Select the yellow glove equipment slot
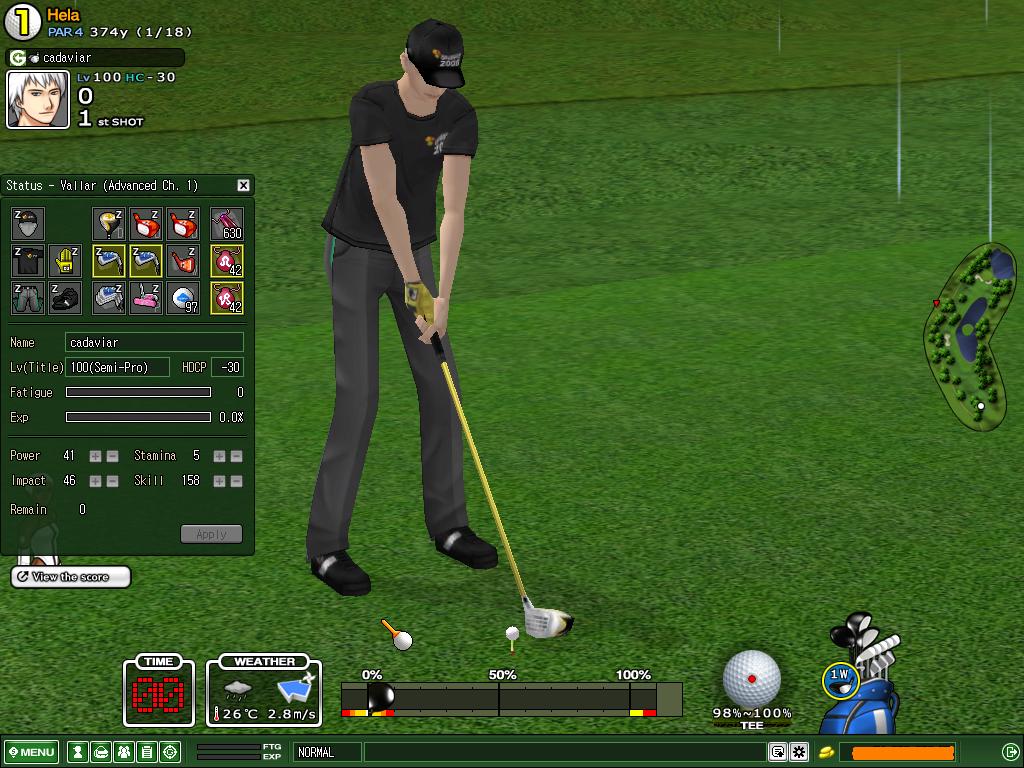The image size is (1024, 768). click(66, 261)
